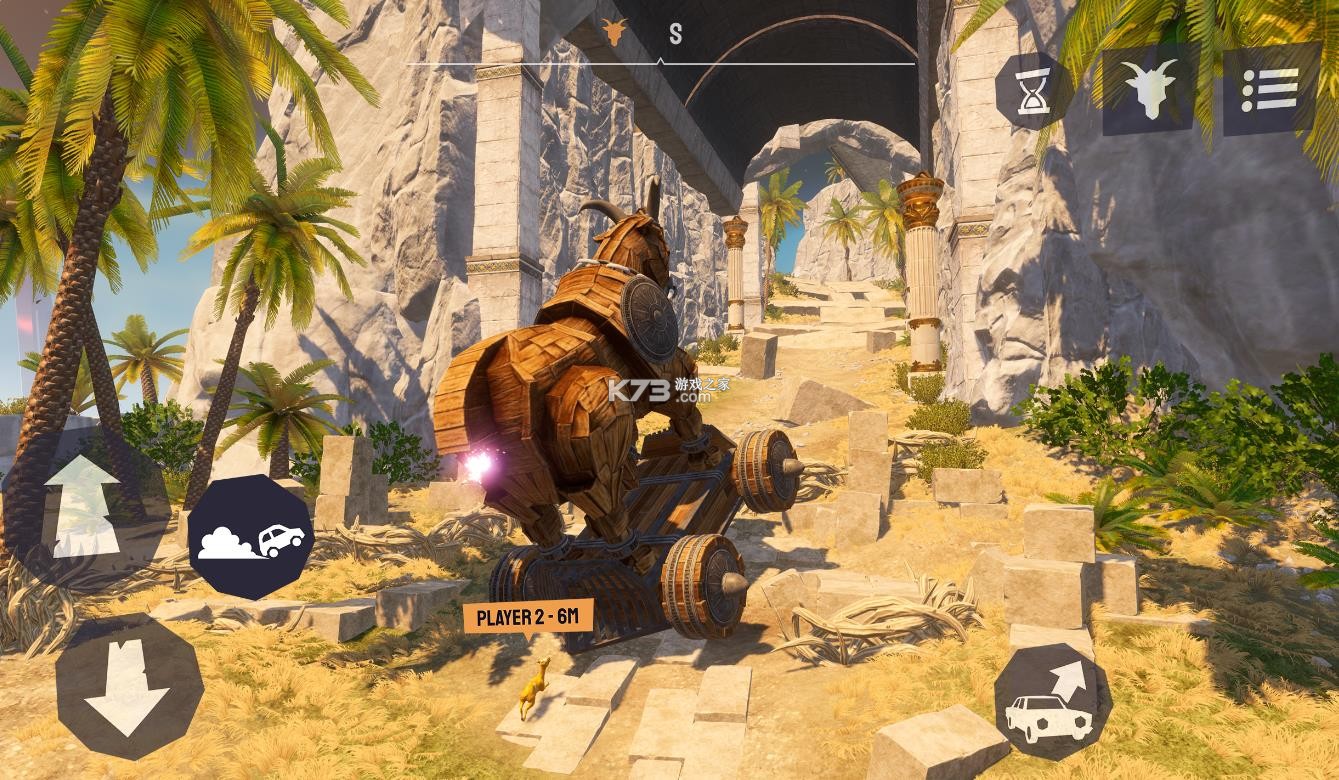The width and height of the screenshot is (1339, 780).
Task: Tap the down arrow reverse button
Action: [129, 686]
